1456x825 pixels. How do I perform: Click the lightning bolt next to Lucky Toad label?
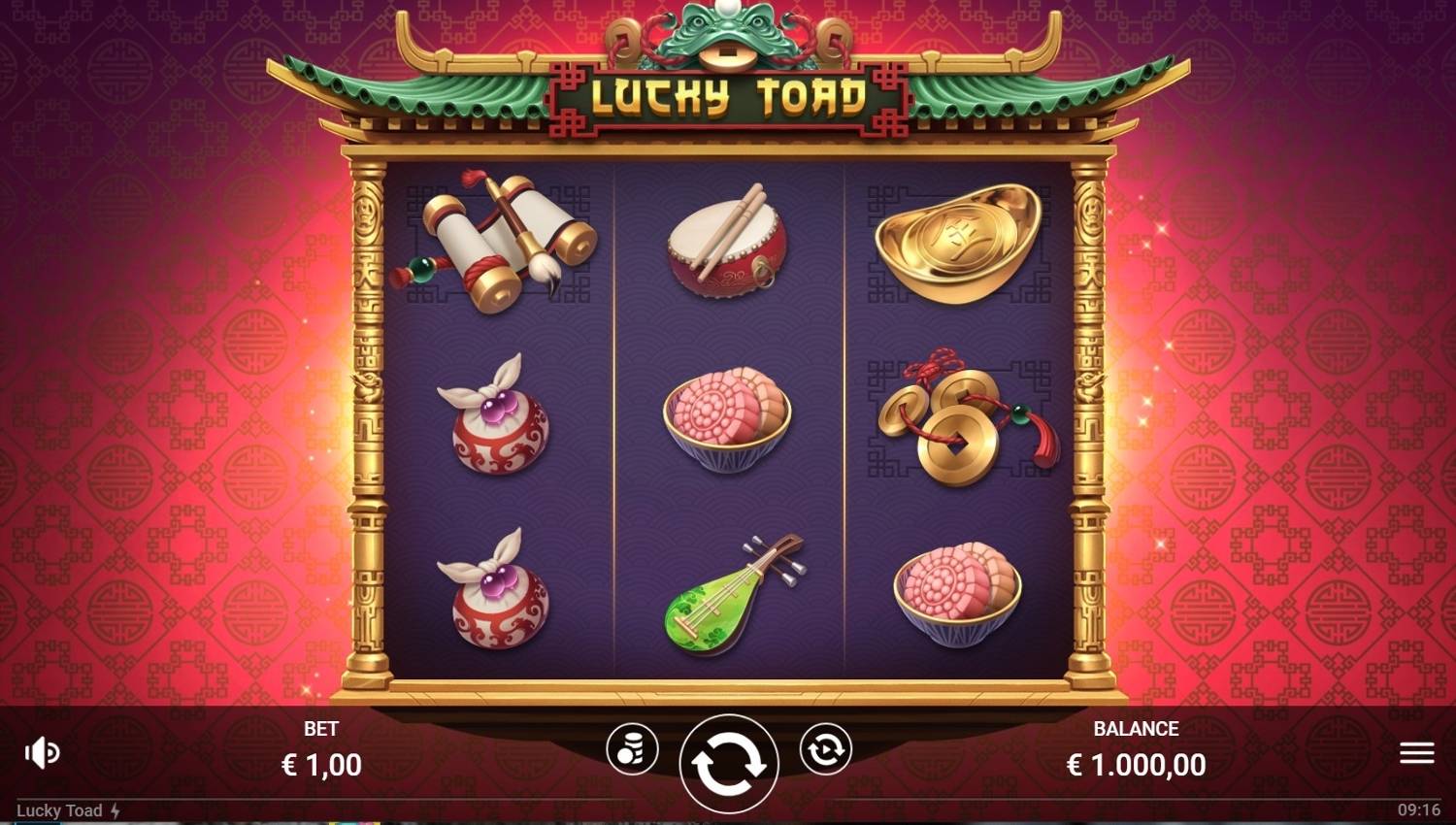click(115, 810)
